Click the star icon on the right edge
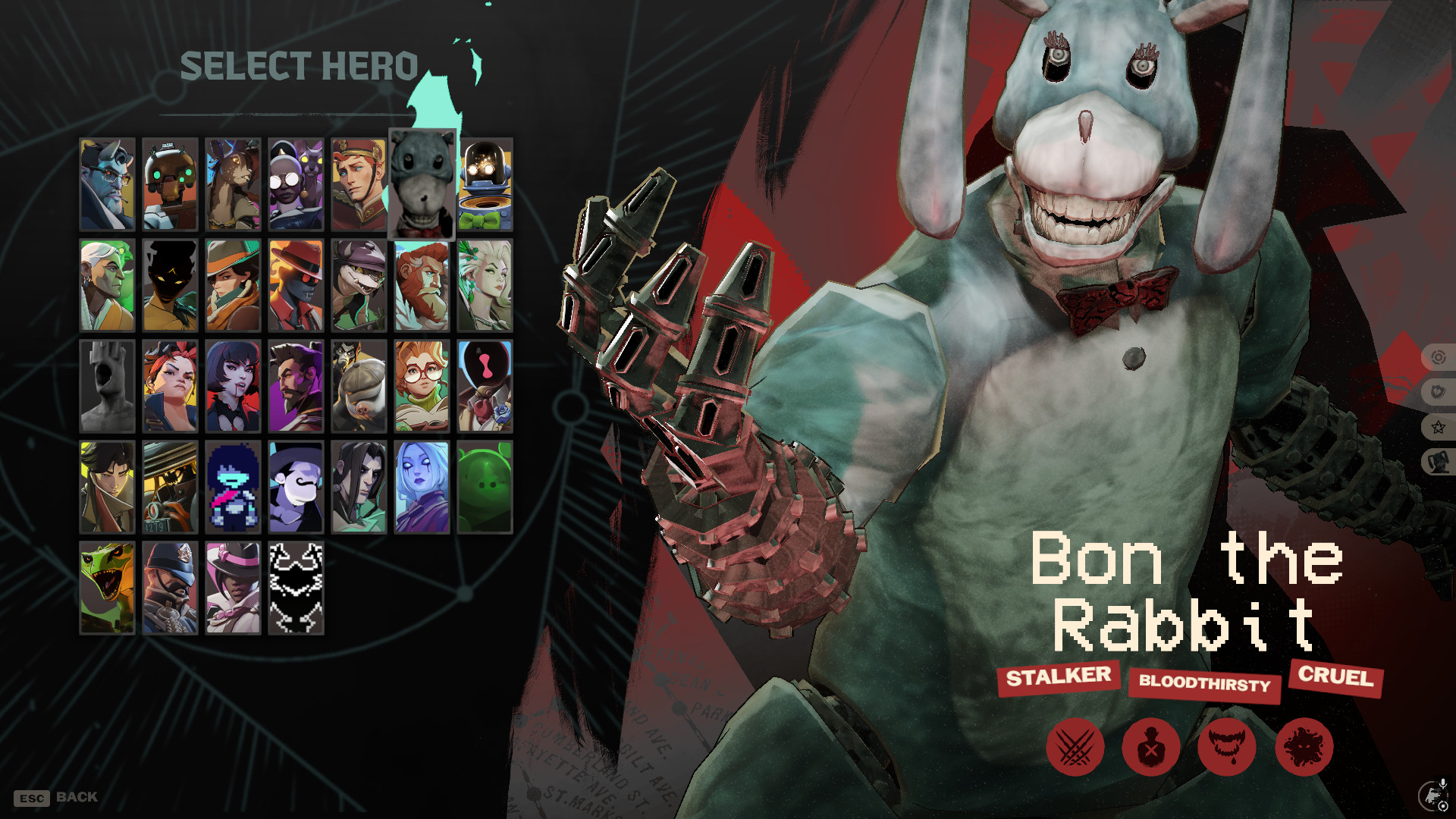The width and height of the screenshot is (1456, 819). pos(1437,427)
